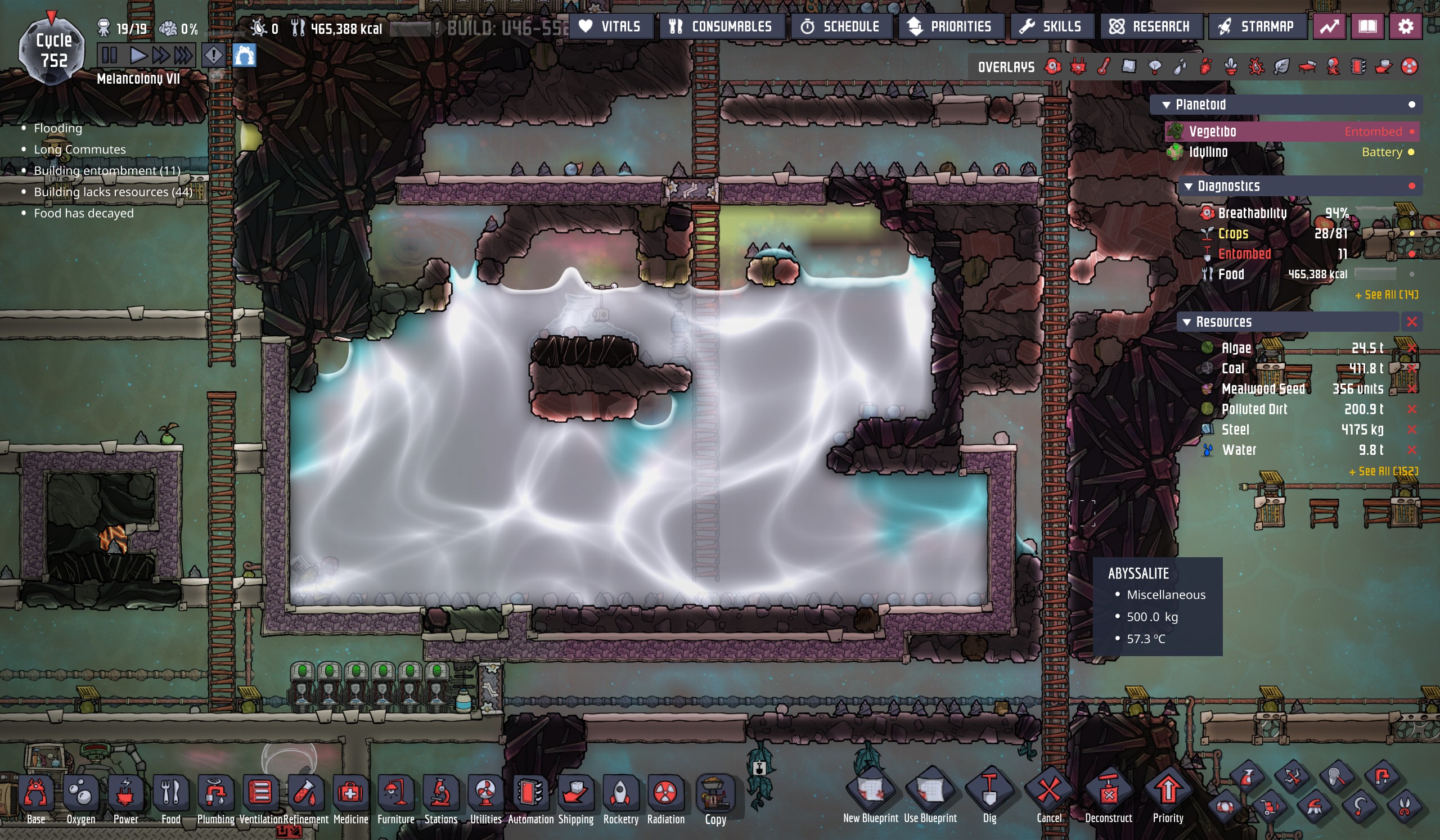Open the Research tree
This screenshot has height=840, width=1440.
click(1150, 27)
